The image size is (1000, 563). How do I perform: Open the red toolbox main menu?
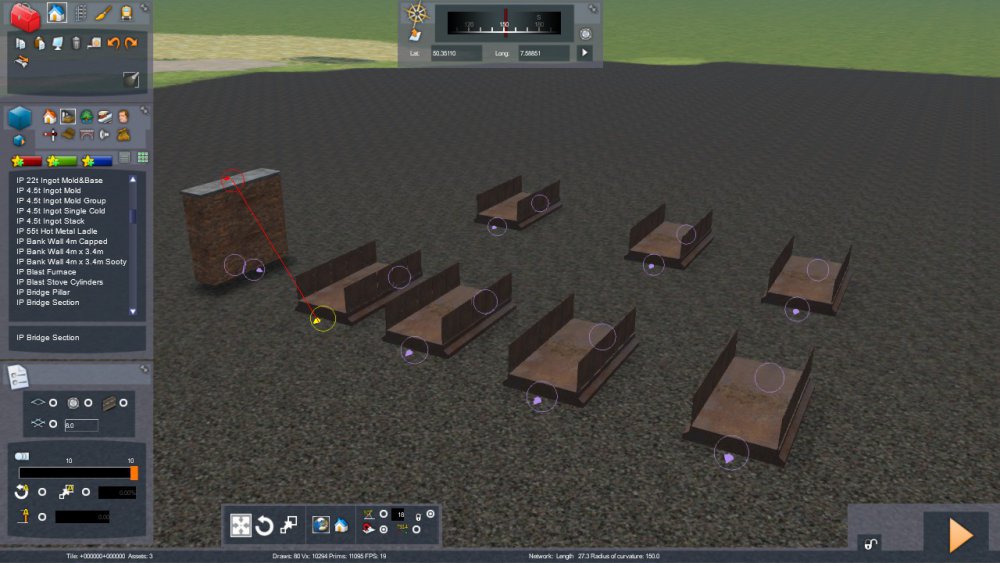[24, 15]
